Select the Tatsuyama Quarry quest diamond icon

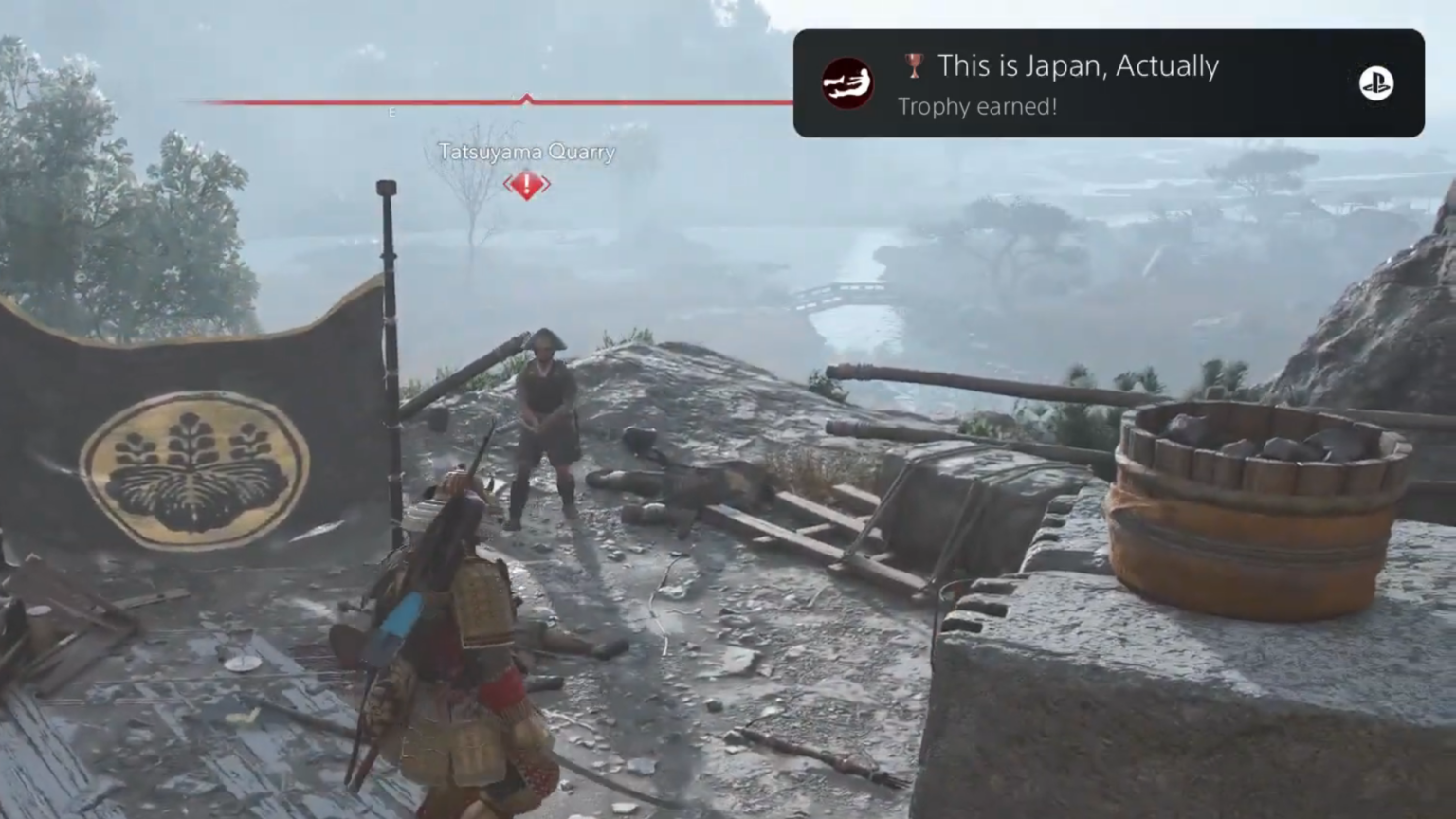[527, 184]
